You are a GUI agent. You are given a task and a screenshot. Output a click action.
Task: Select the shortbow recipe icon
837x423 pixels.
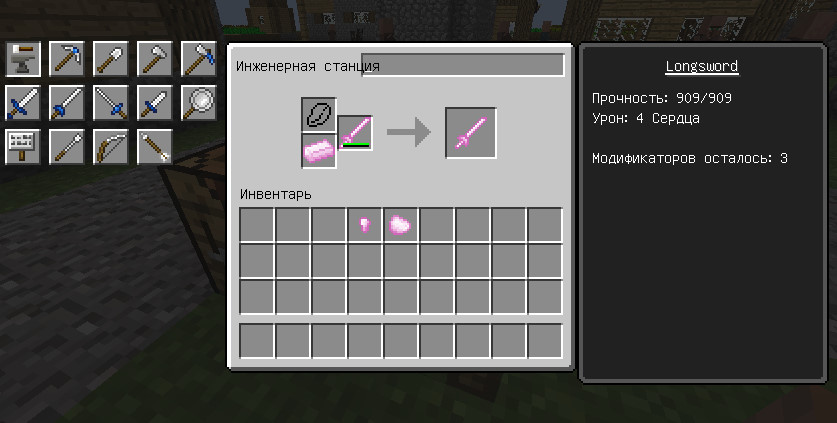(x=111, y=147)
